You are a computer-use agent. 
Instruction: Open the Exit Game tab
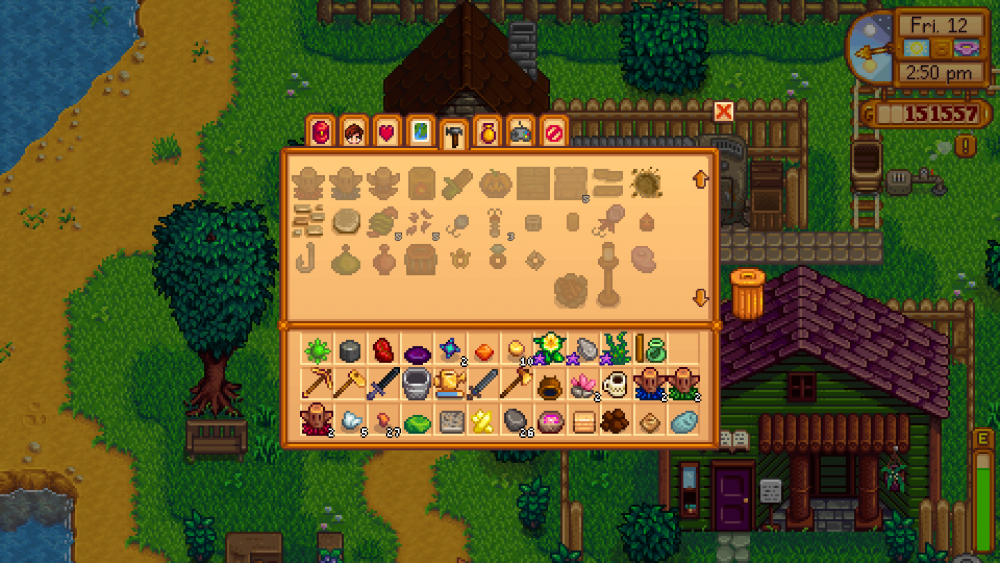click(553, 131)
